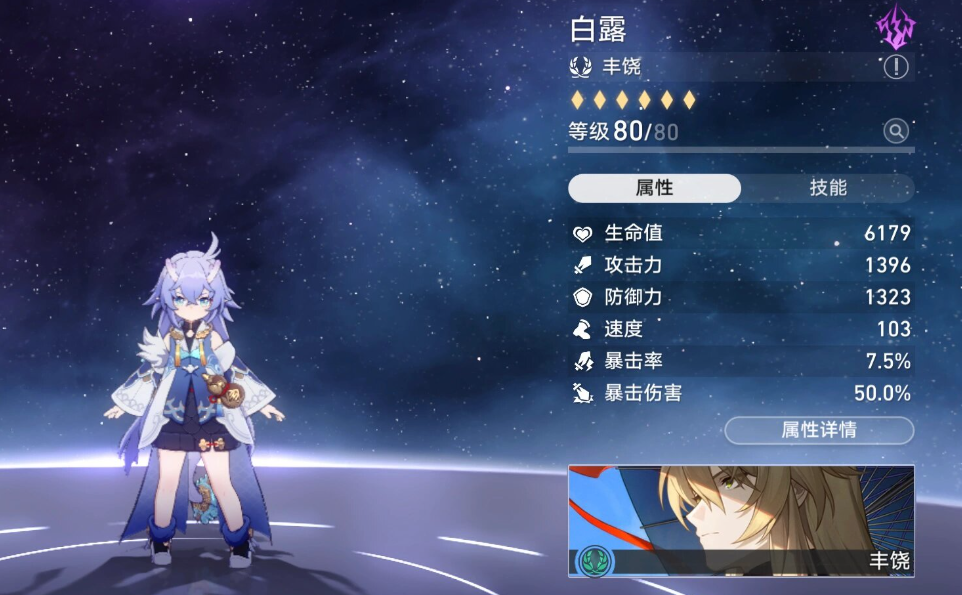Switch to the 技能 tab
Viewport: 962px width, 595px height.
828,188
